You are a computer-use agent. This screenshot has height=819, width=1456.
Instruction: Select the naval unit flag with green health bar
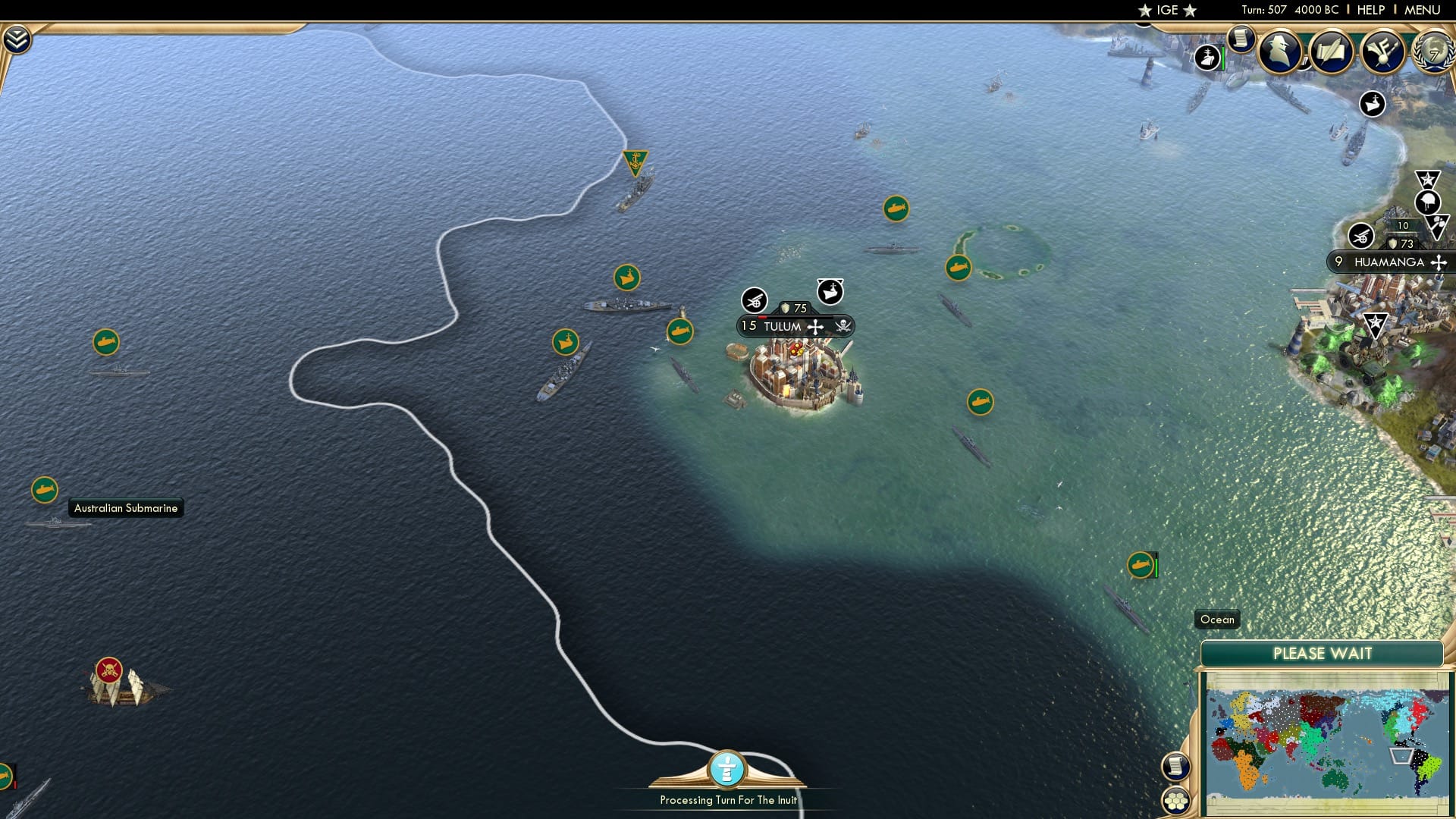tap(1142, 566)
